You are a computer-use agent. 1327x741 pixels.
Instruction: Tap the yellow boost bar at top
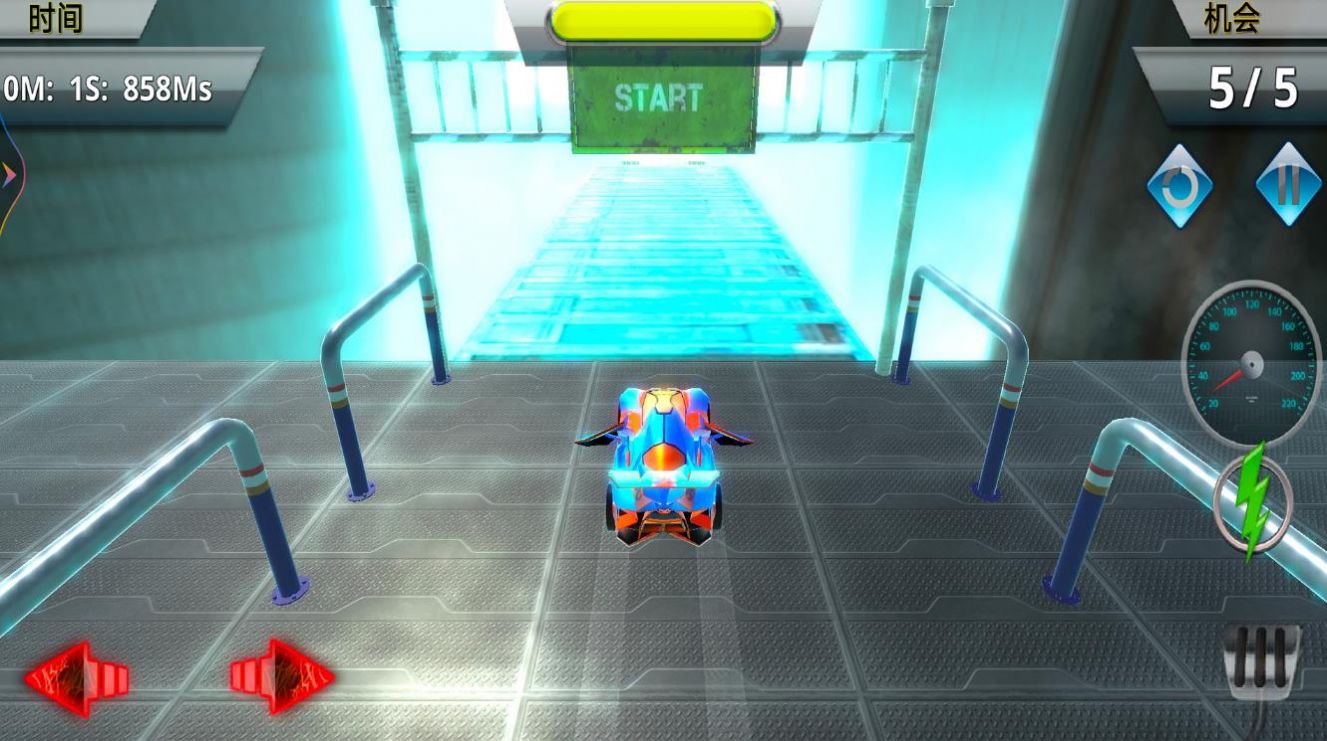pyautogui.click(x=660, y=18)
